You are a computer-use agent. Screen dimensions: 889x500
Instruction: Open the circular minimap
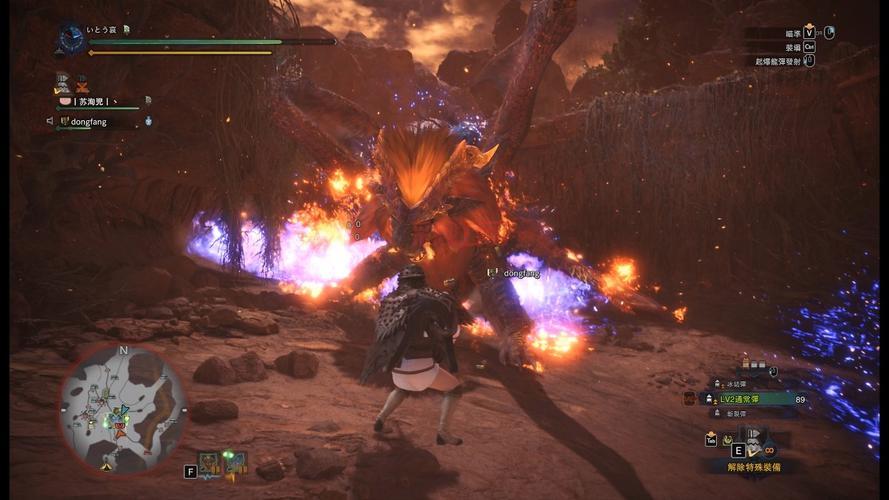pos(121,407)
